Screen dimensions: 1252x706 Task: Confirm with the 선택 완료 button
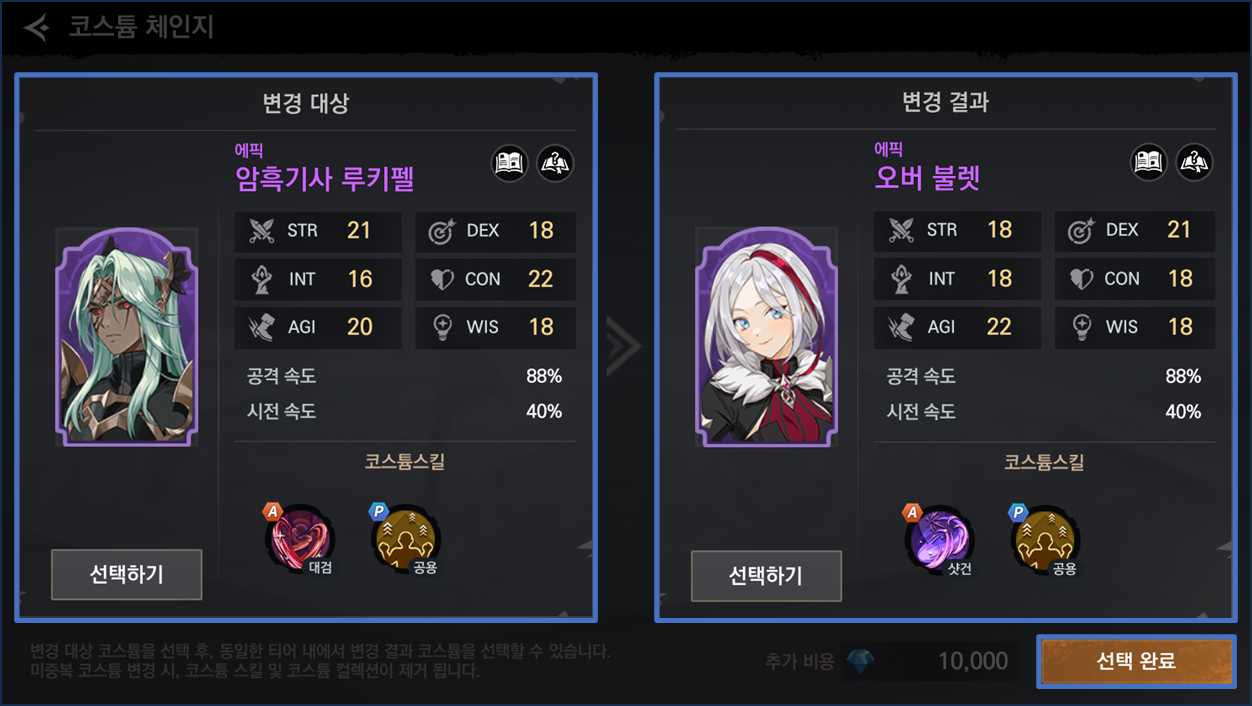[x=1136, y=661]
